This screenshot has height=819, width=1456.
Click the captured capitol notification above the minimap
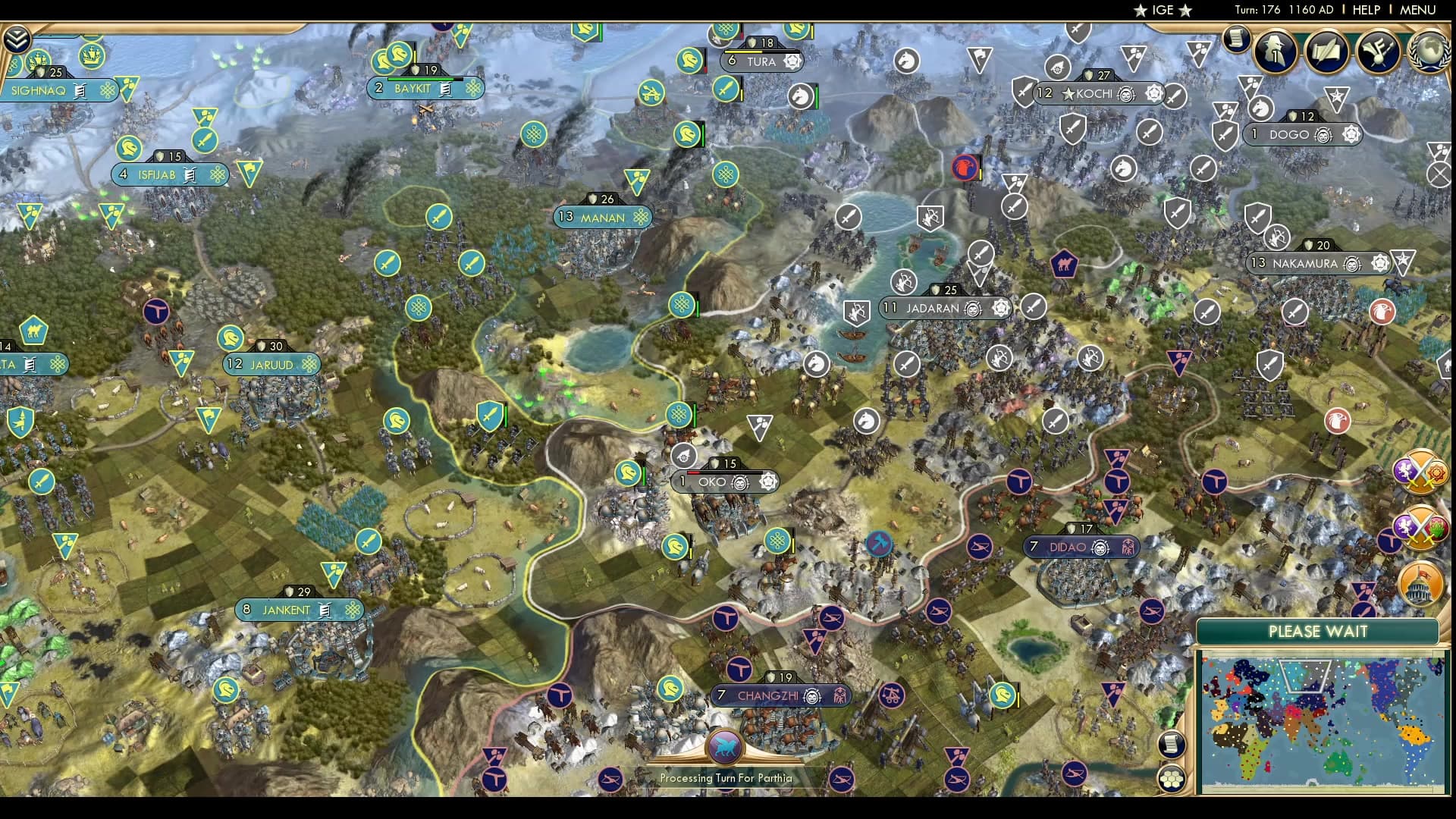coord(1420,584)
